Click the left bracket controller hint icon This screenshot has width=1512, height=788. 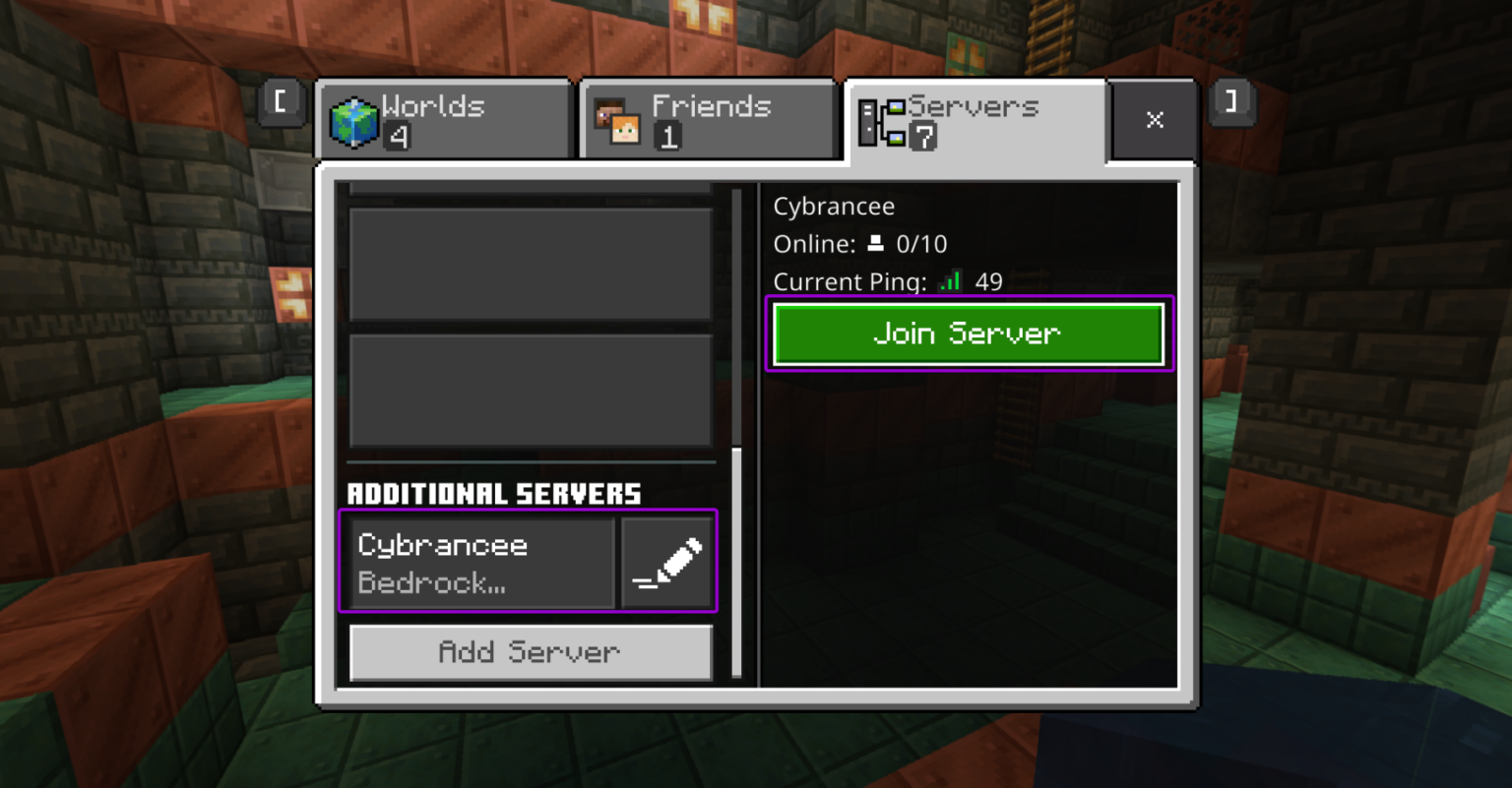click(281, 103)
